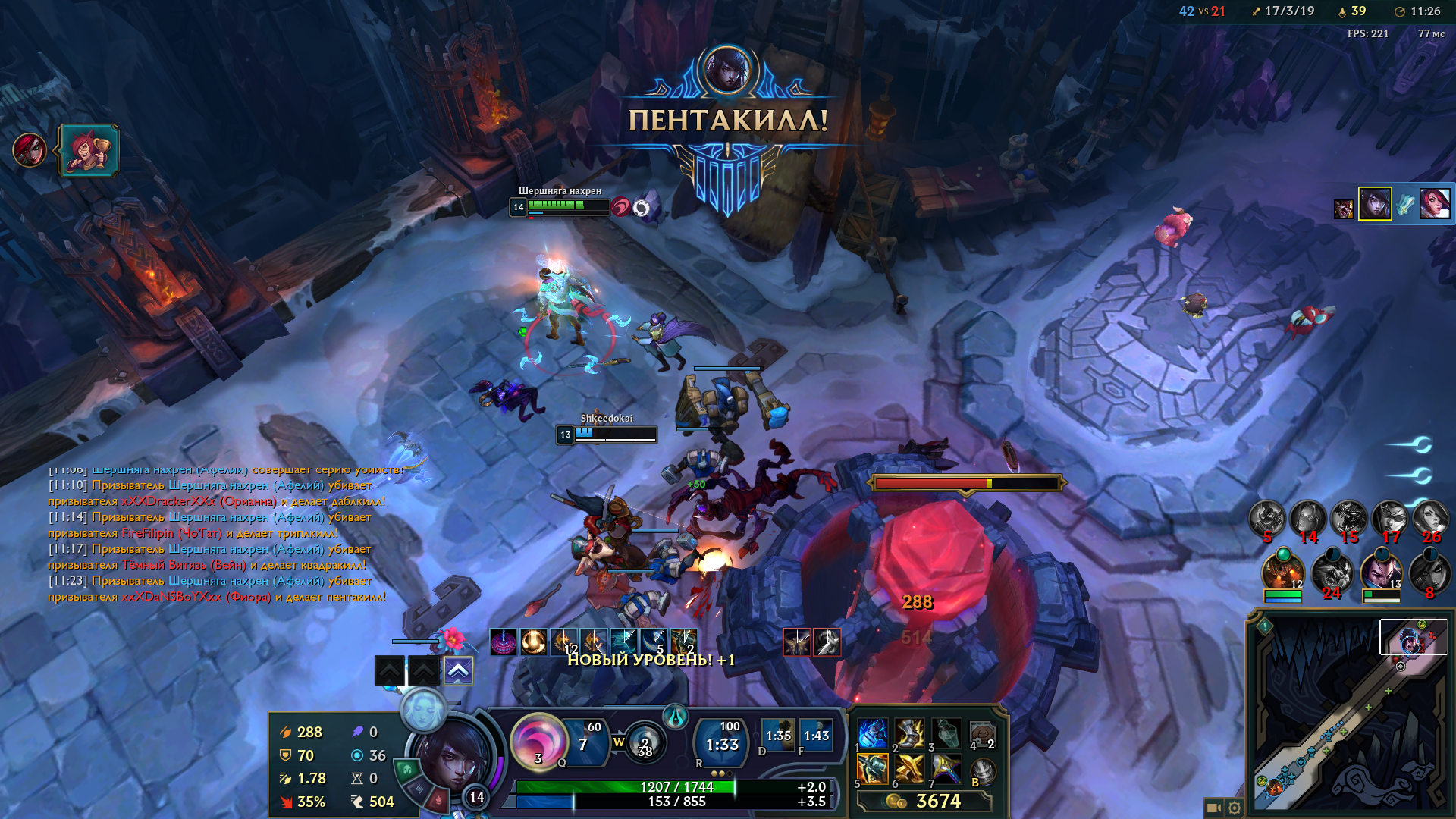
Task: Click the F summoner spell icon
Action: (x=816, y=735)
